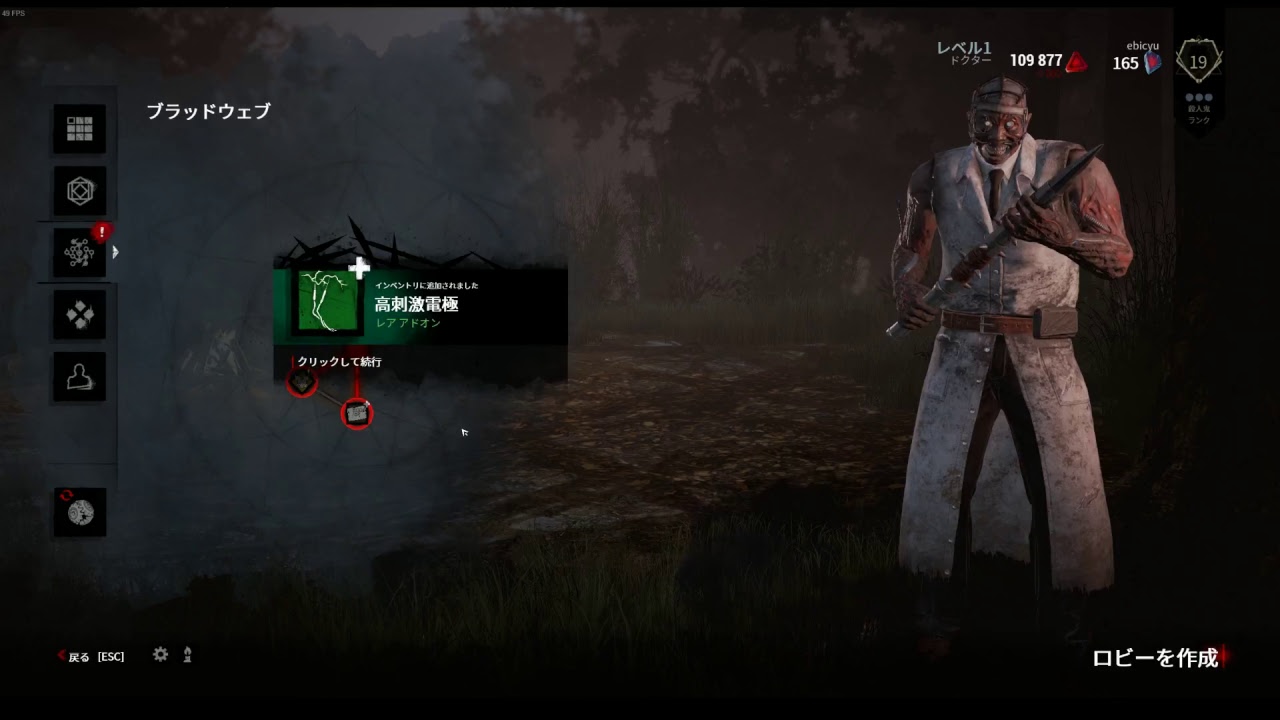Screen dimensions: 1280x720
Task: Open the perks hexagon tab
Action: [80, 191]
